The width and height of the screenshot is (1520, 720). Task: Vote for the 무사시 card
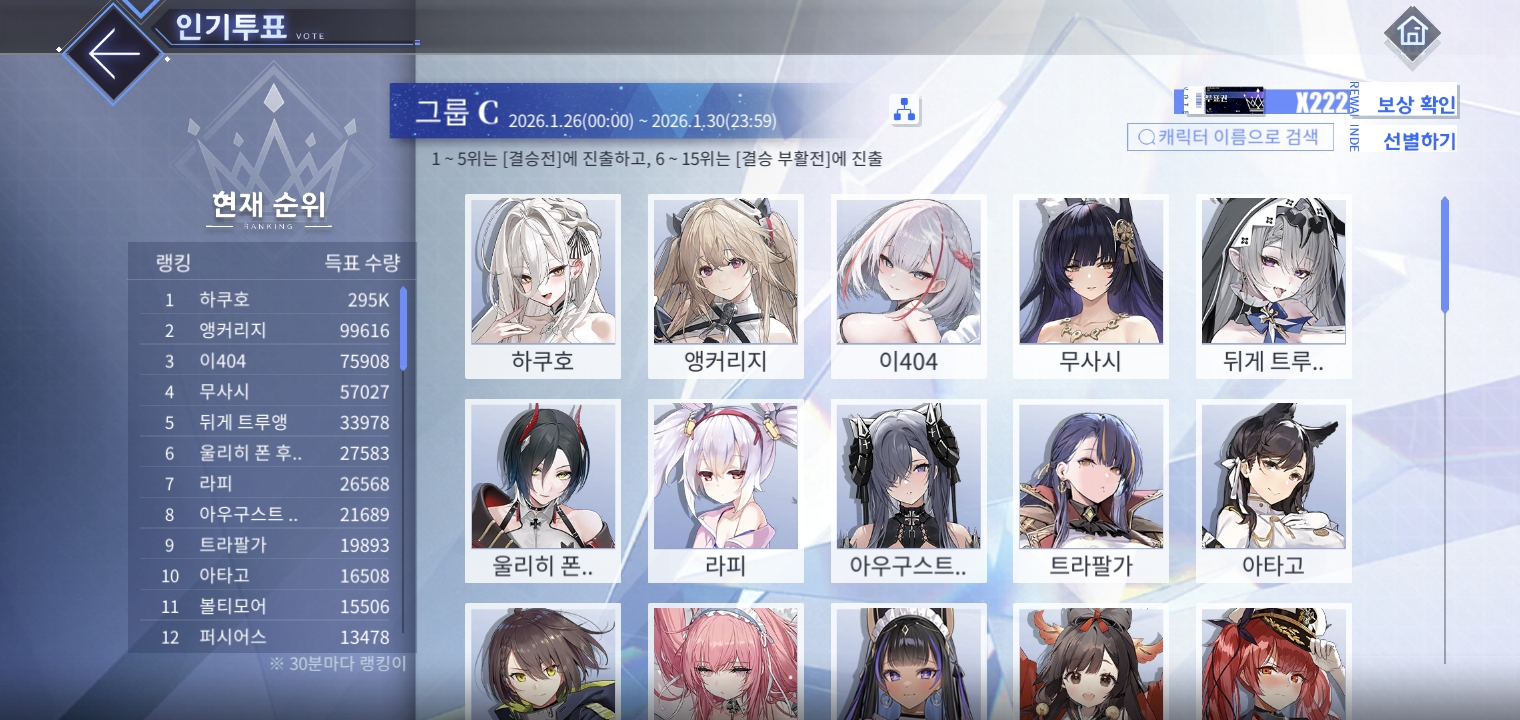[1091, 286]
